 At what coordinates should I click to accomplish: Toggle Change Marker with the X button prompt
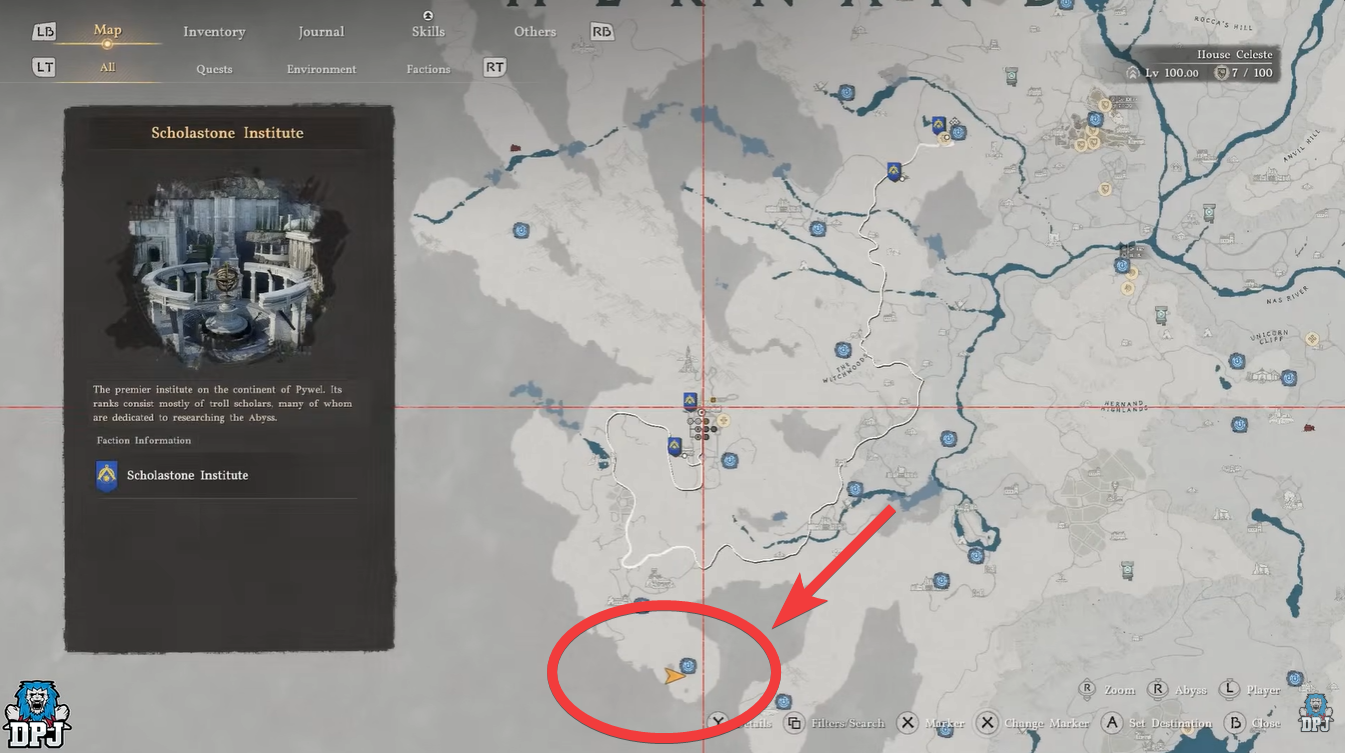pyautogui.click(x=987, y=722)
